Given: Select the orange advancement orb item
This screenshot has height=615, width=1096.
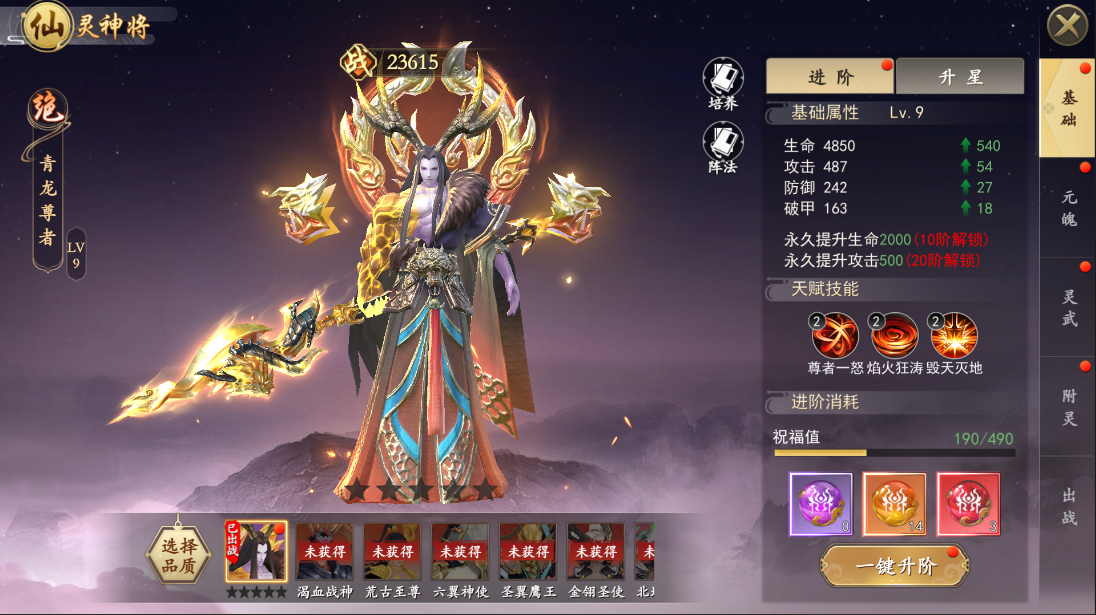Looking at the screenshot, I should pos(894,504).
